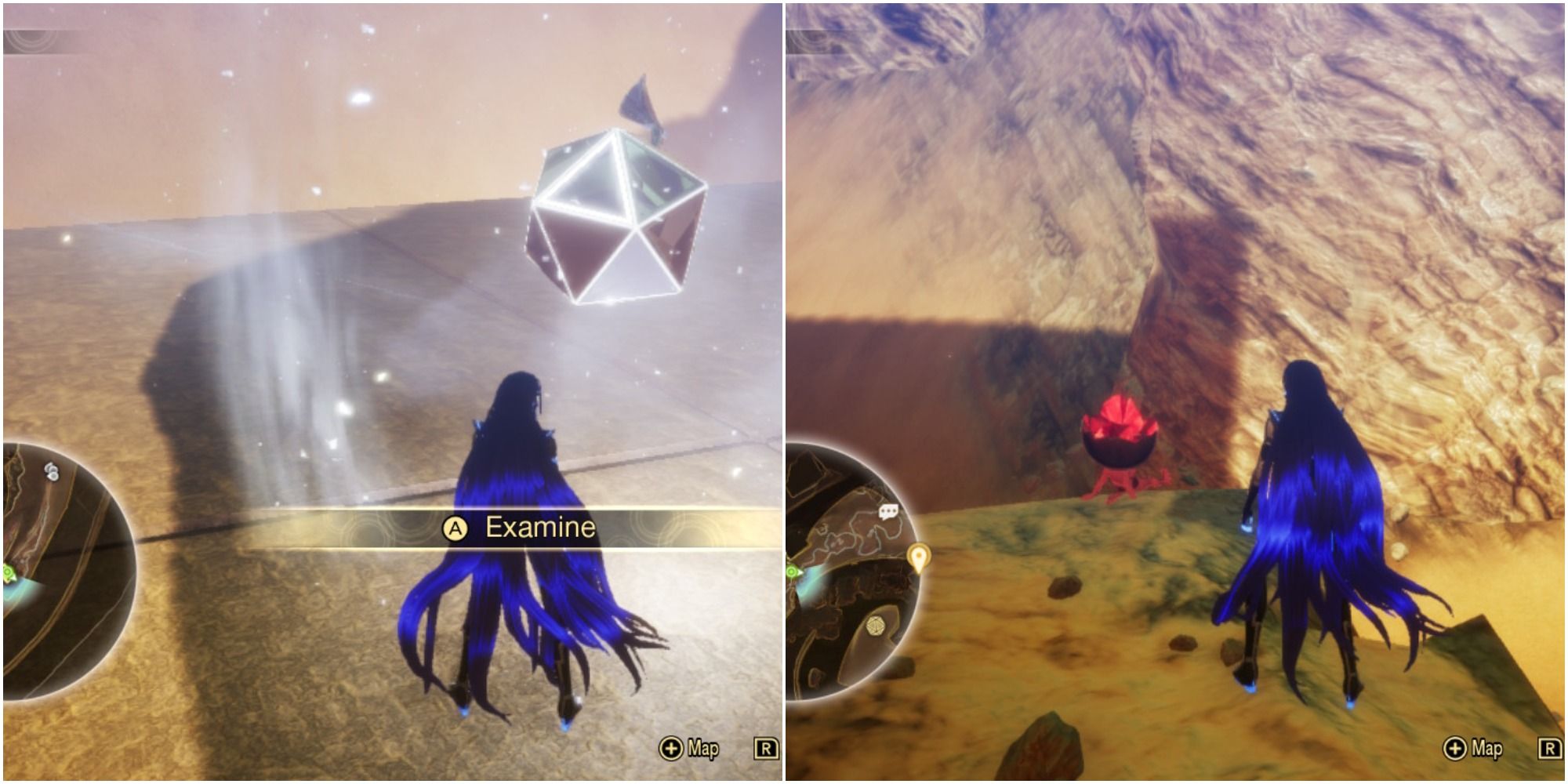Toggle the right R button indicator
The width and height of the screenshot is (1568, 784).
pyautogui.click(x=1548, y=749)
